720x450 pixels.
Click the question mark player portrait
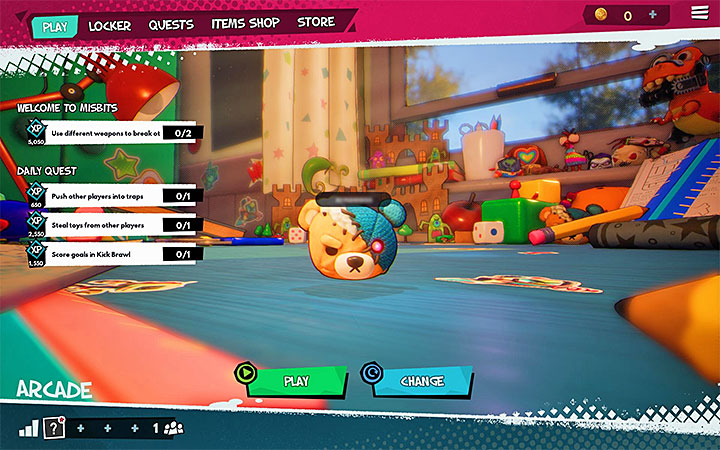point(52,427)
